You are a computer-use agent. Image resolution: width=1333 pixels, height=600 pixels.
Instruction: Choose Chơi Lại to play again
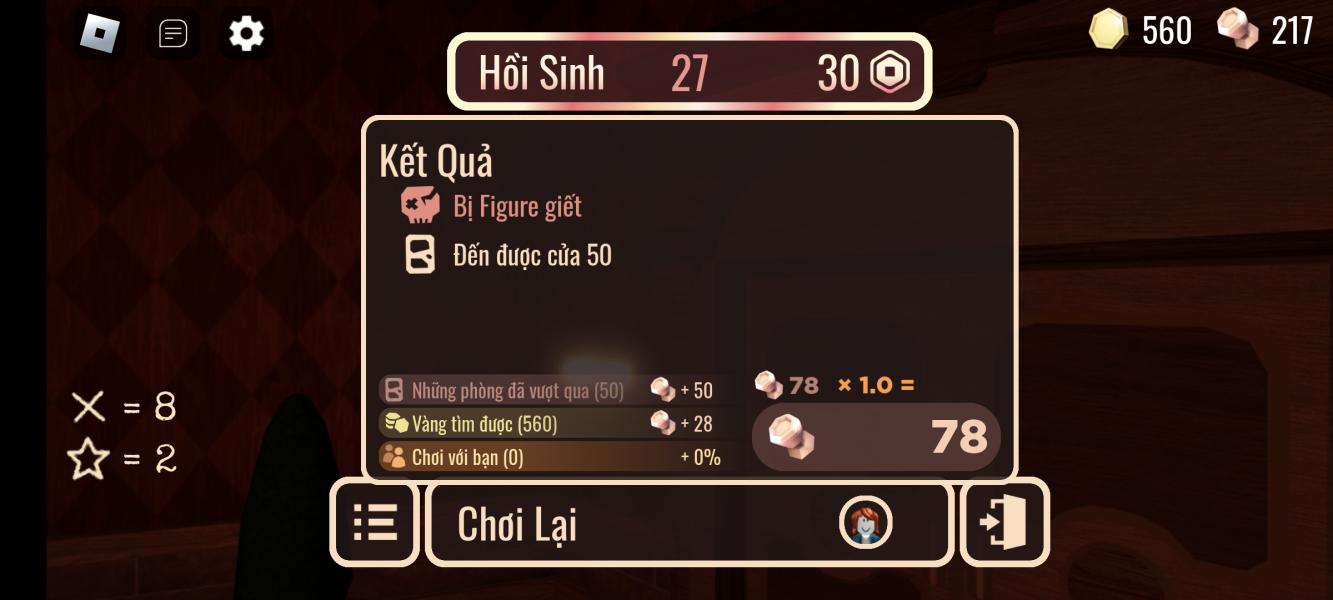click(689, 524)
